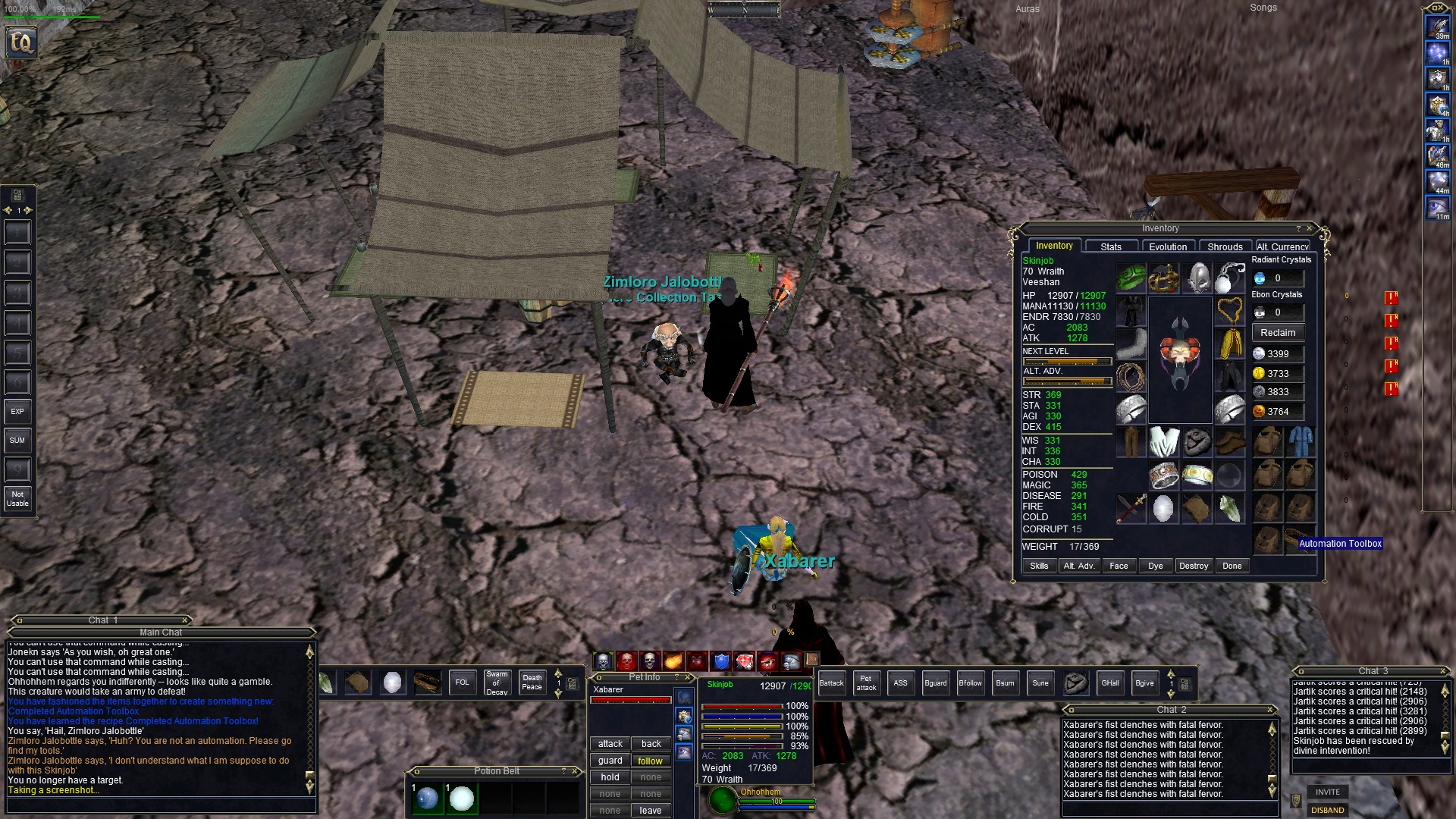Viewport: 1456px width, 819px height.
Task: Use the Death Peace hotkey
Action: point(532,682)
